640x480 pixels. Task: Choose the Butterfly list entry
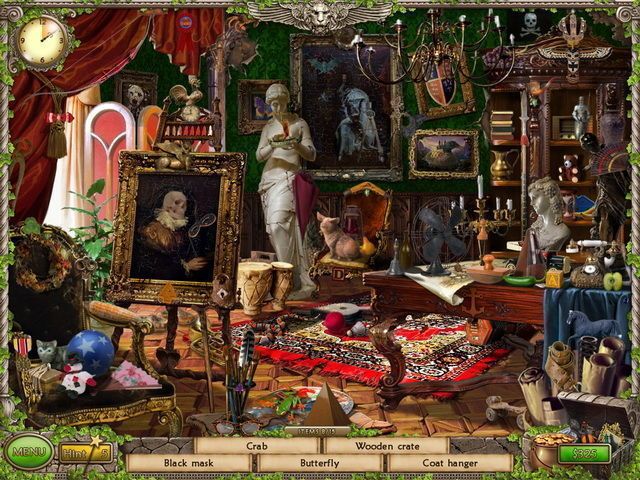[x=320, y=464]
